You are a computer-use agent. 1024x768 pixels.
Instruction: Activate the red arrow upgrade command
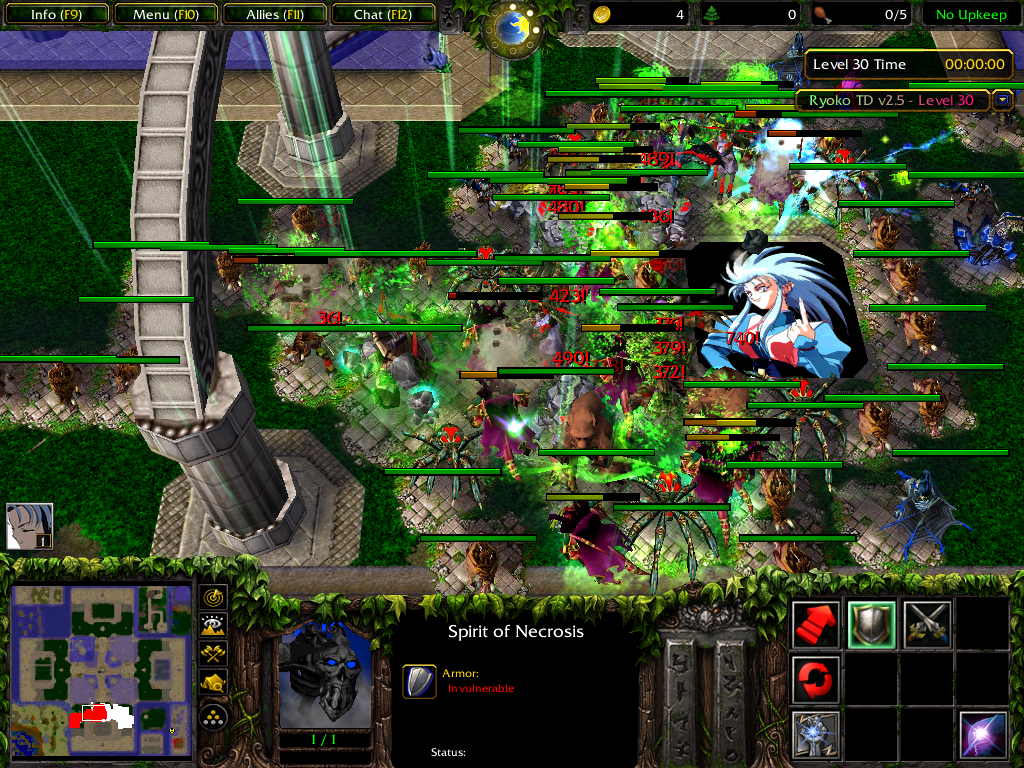click(815, 624)
